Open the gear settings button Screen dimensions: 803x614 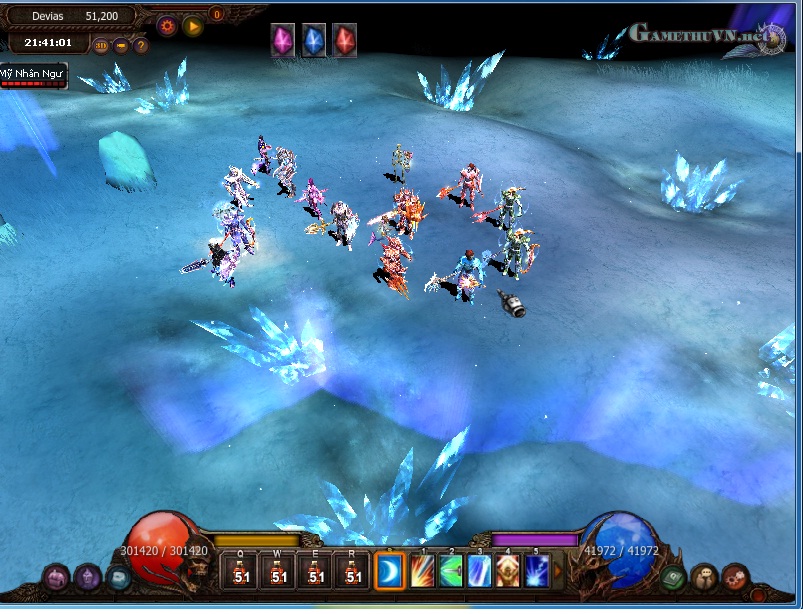click(167, 26)
